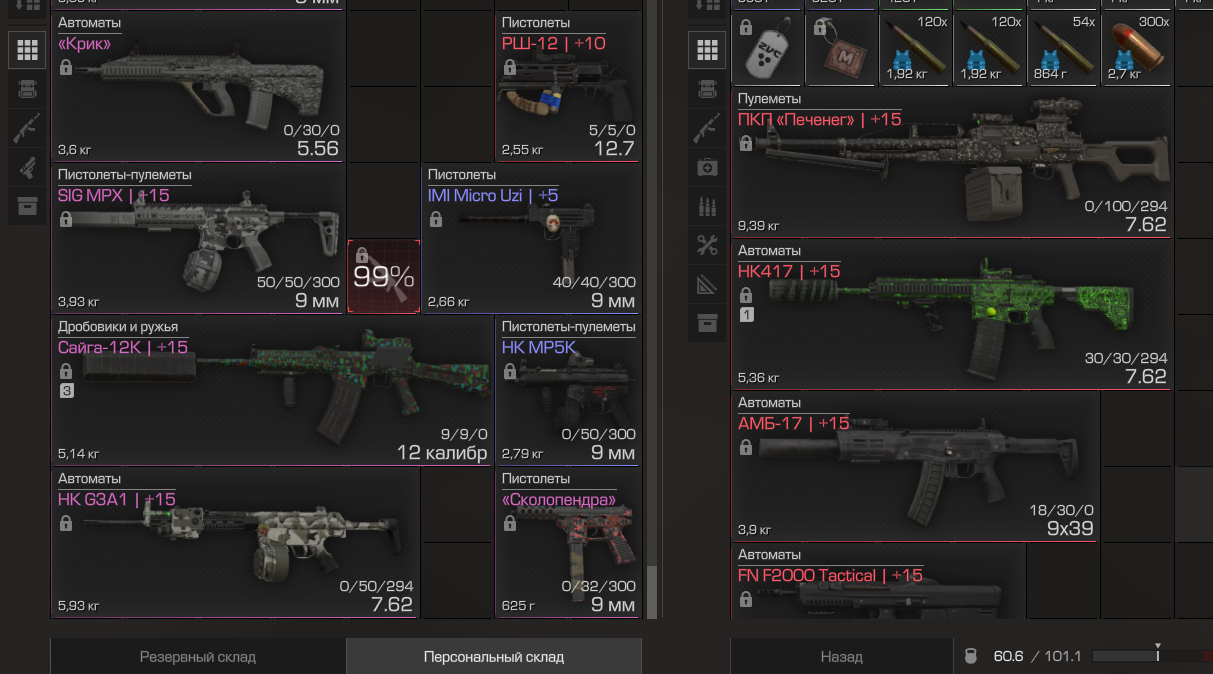
Task: Pick the РШ-12 pistol slot
Action: pyautogui.click(x=568, y=86)
